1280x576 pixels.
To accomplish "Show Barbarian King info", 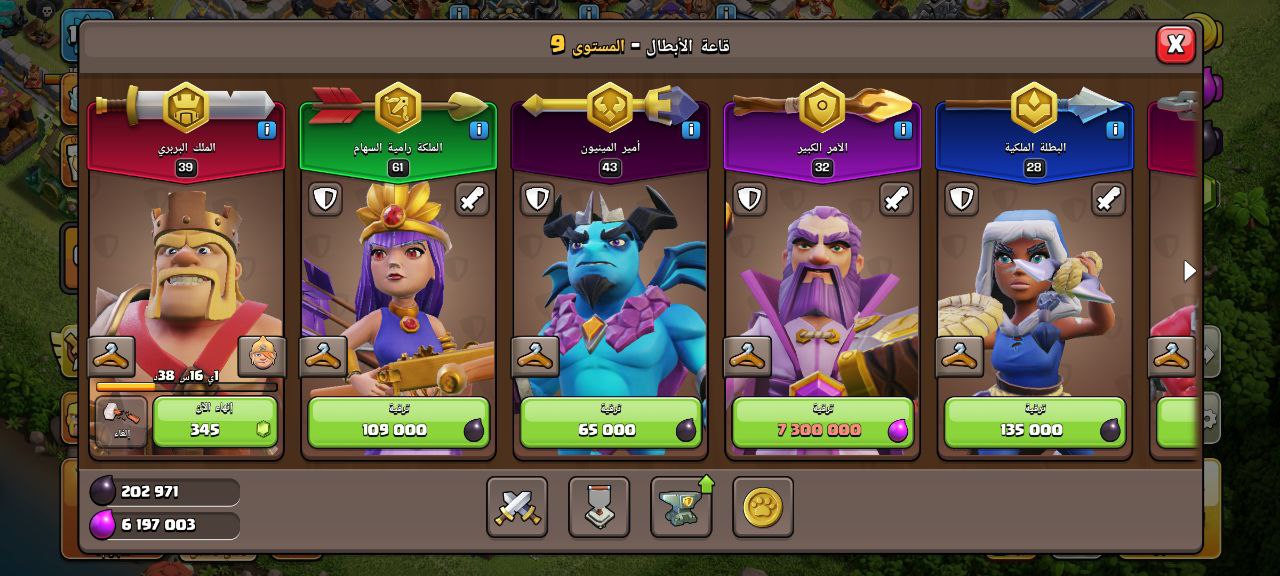I will tap(266, 130).
